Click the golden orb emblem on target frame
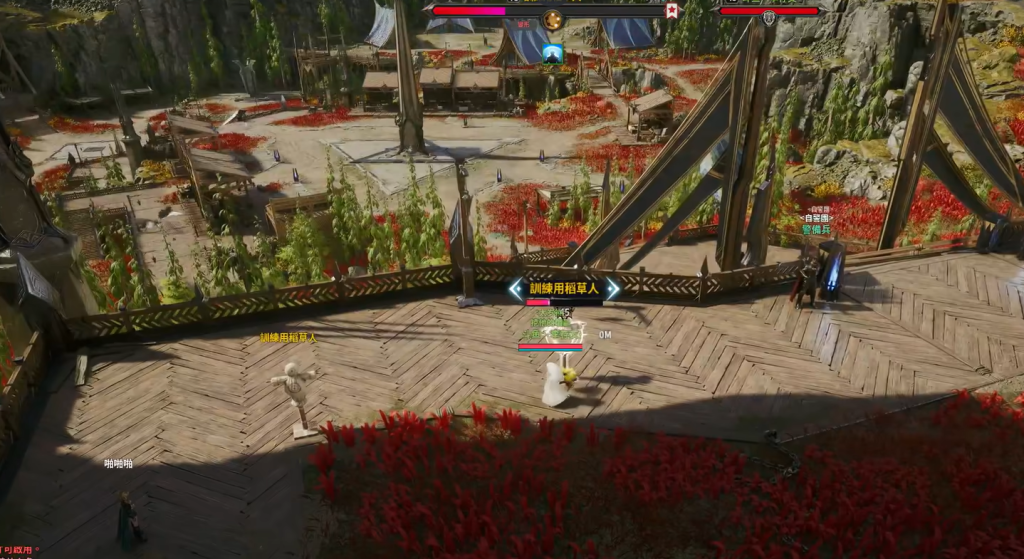The width and height of the screenshot is (1024, 559). pyautogui.click(x=553, y=19)
